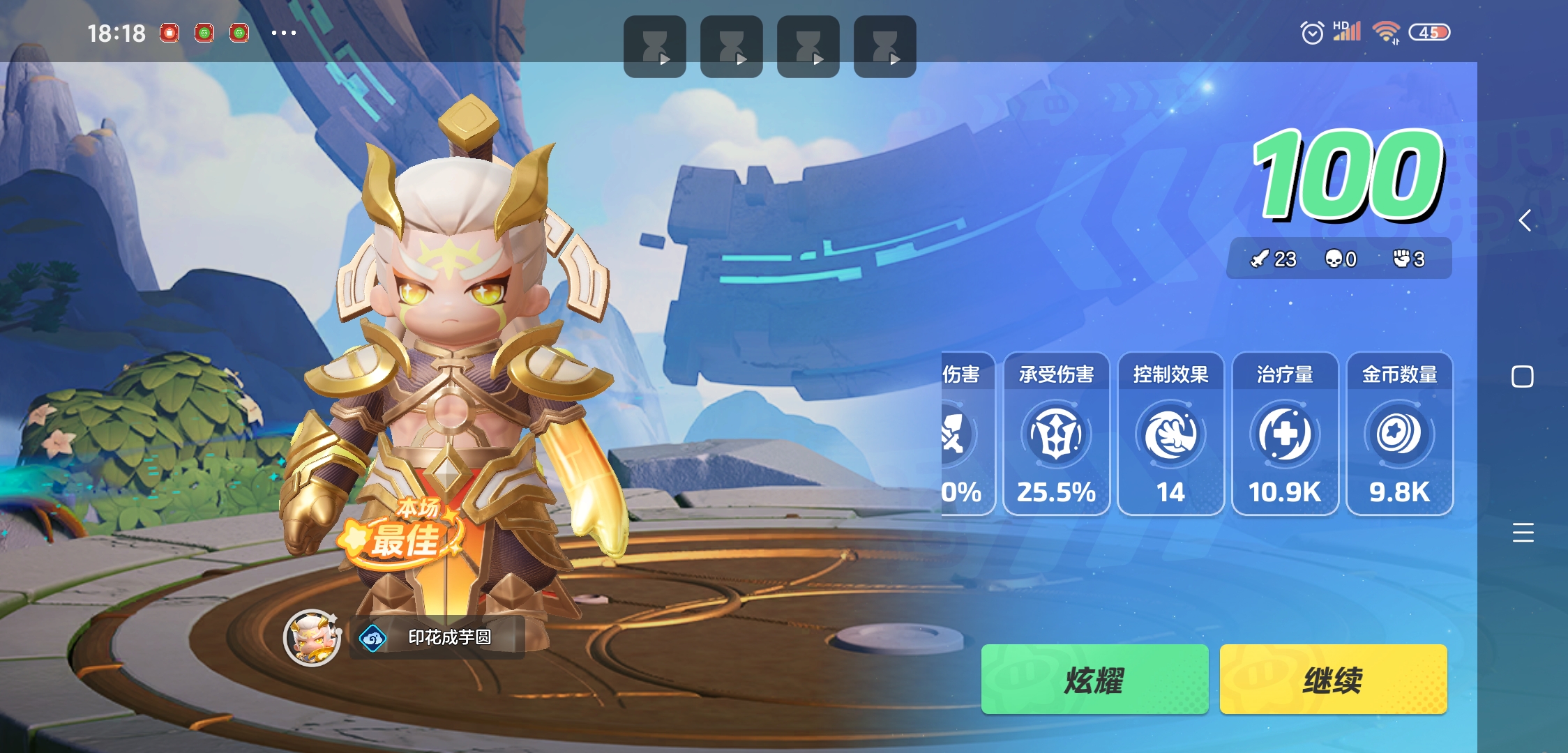1568x753 pixels.
Task: Select the 控制效果 crowd control stat card
Action: [1170, 434]
